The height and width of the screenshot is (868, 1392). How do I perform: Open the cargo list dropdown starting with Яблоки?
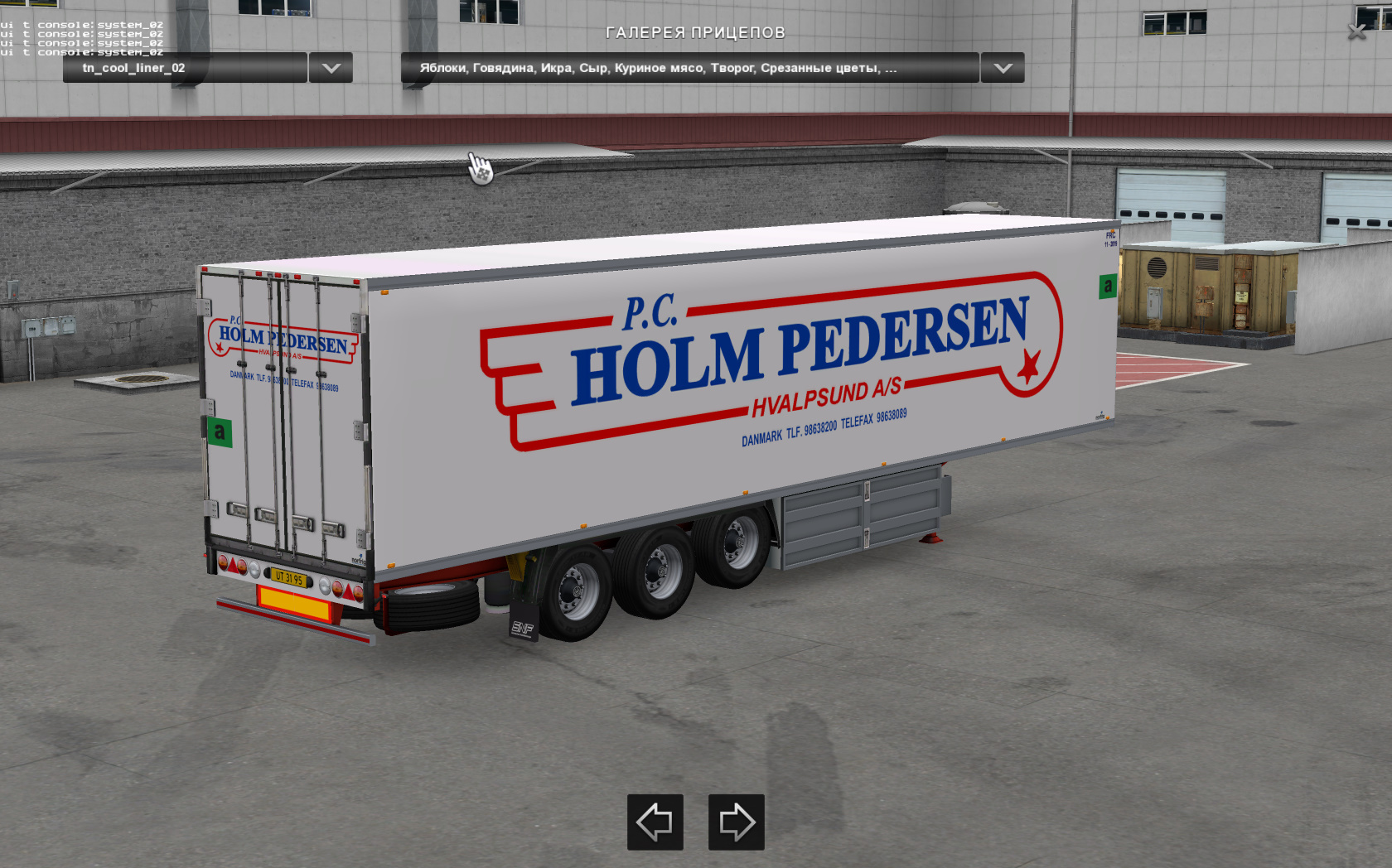tap(689, 68)
